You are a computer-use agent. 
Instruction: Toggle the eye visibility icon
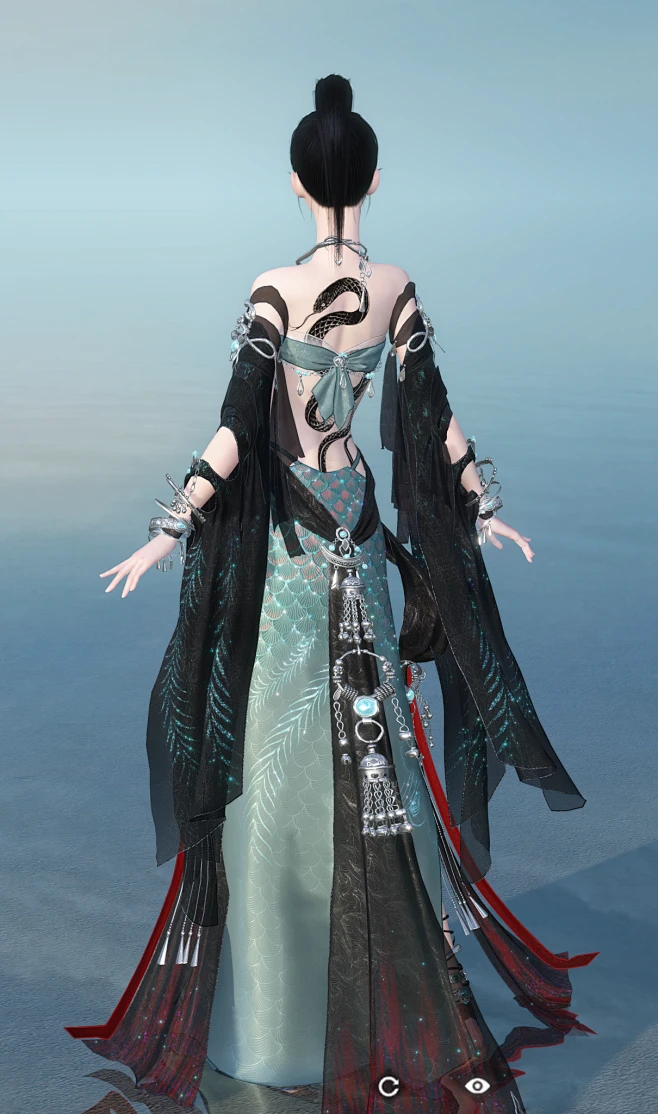point(478,1085)
